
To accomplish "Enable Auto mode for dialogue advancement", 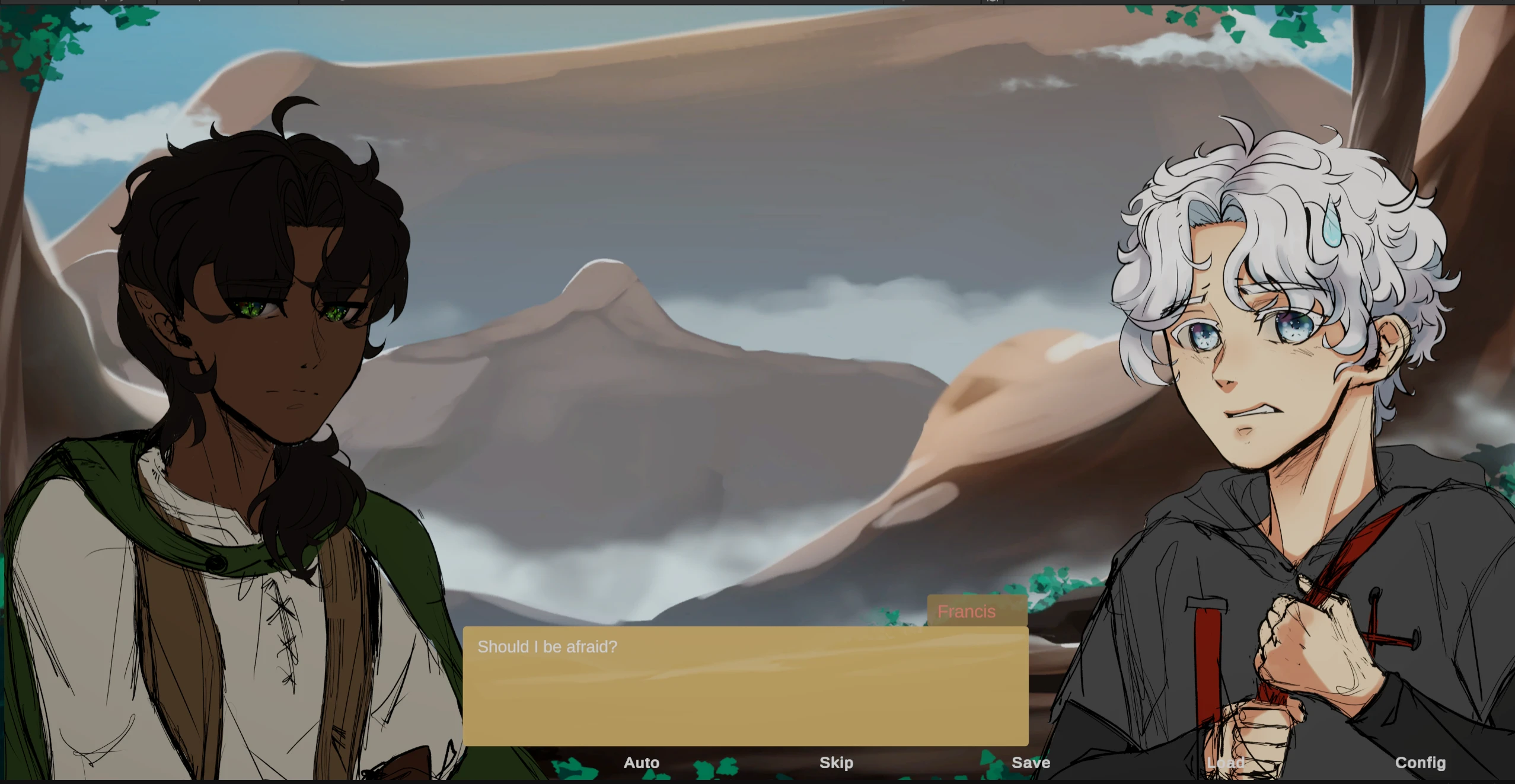I will [641, 763].
